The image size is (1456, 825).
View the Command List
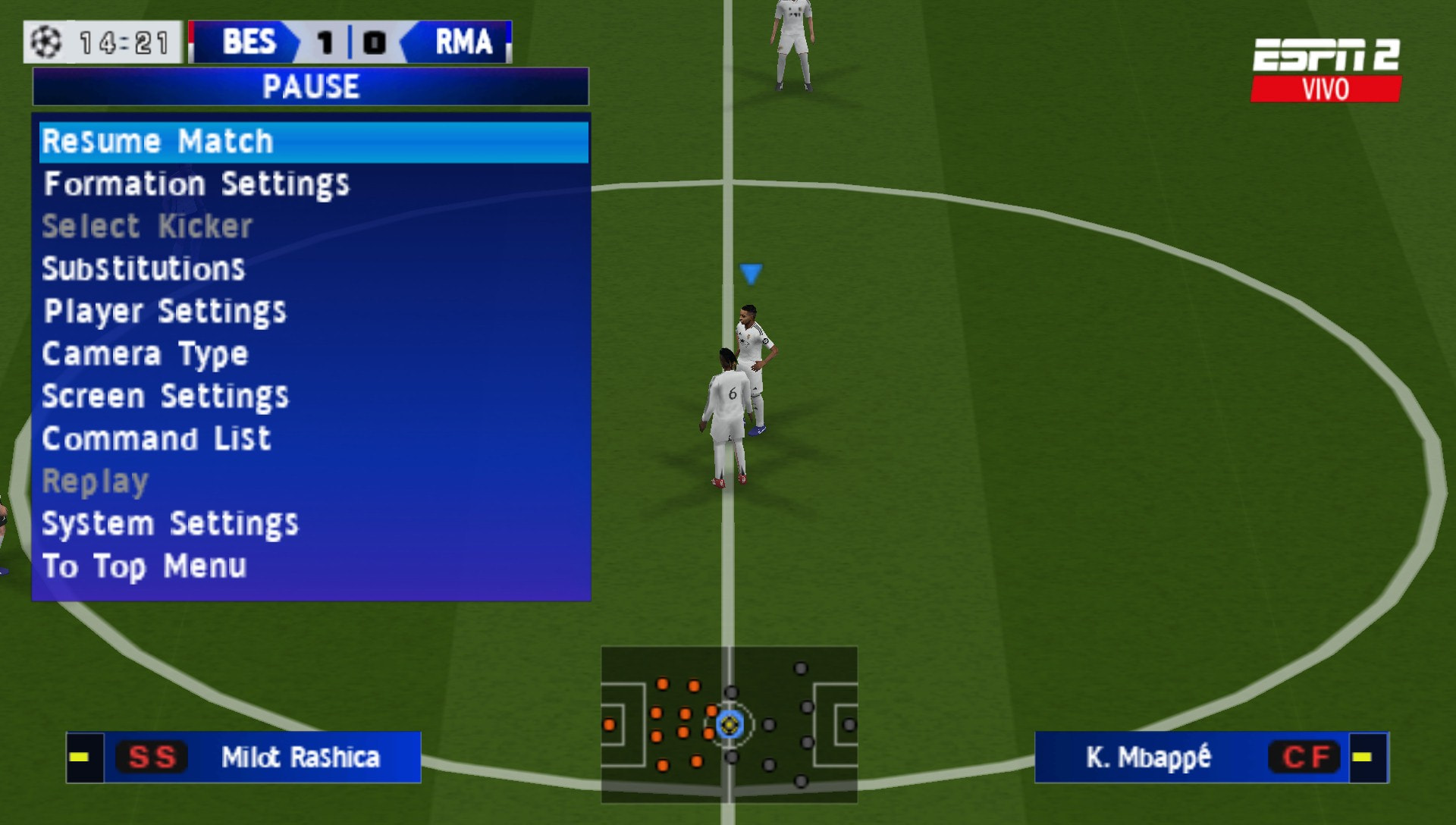coord(156,438)
